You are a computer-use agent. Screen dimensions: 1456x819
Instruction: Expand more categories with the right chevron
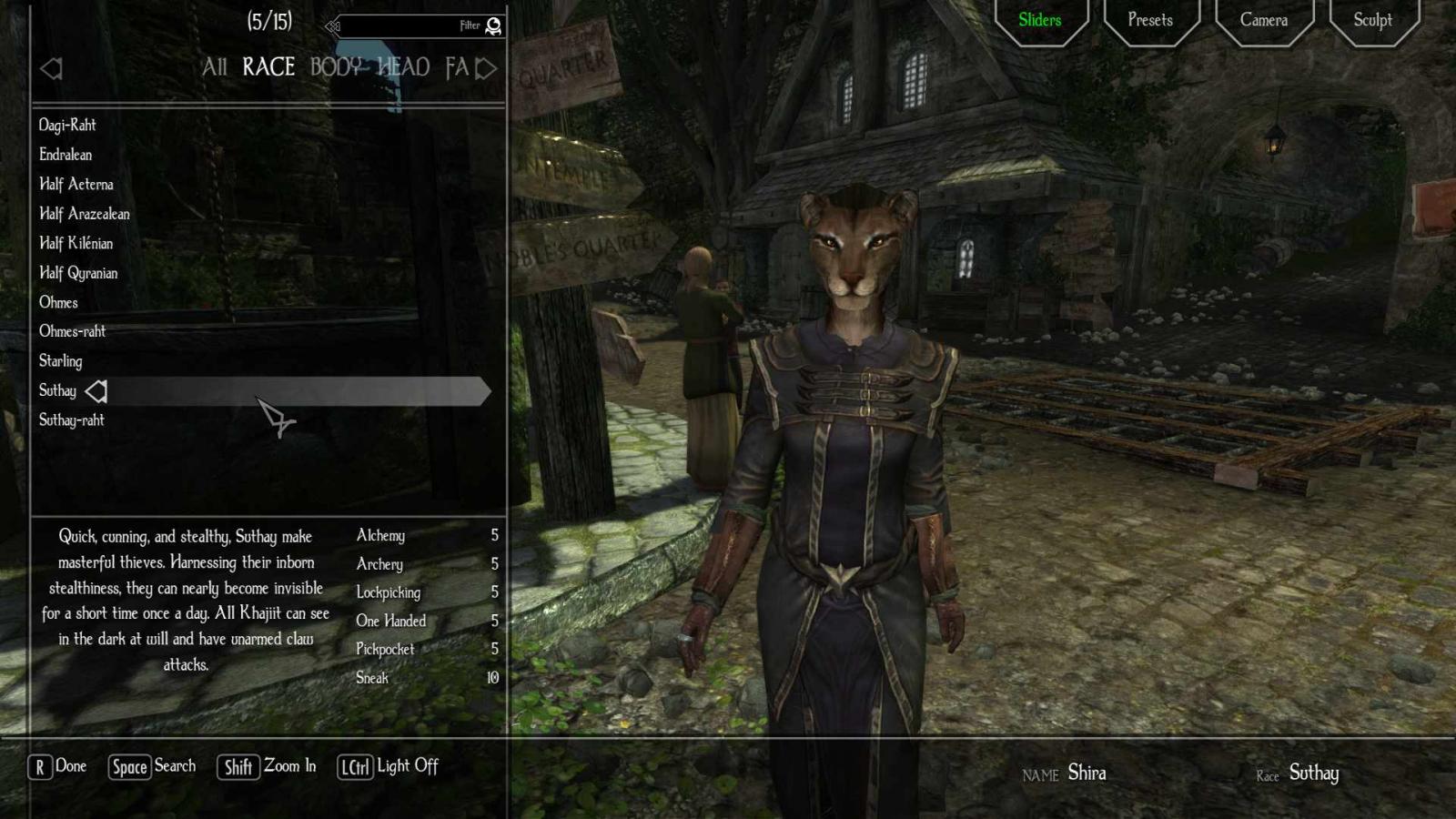pyautogui.click(x=487, y=67)
